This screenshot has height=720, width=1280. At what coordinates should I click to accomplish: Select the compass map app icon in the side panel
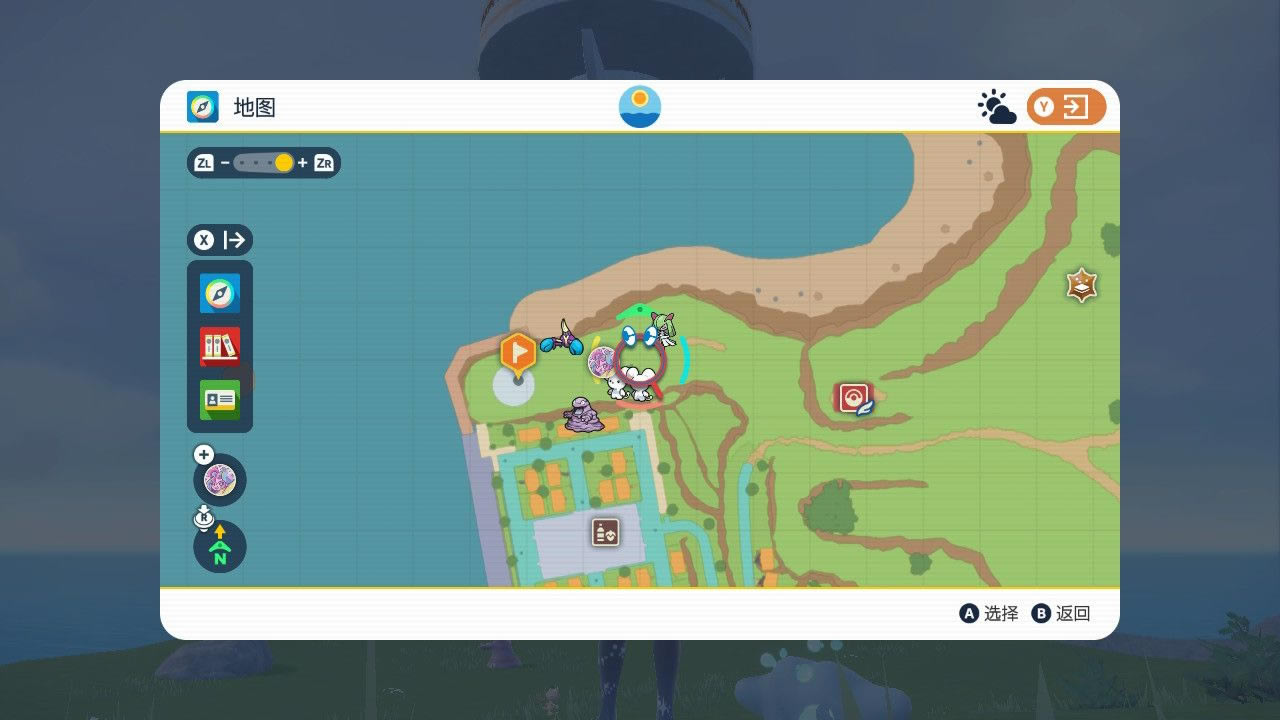pyautogui.click(x=220, y=294)
